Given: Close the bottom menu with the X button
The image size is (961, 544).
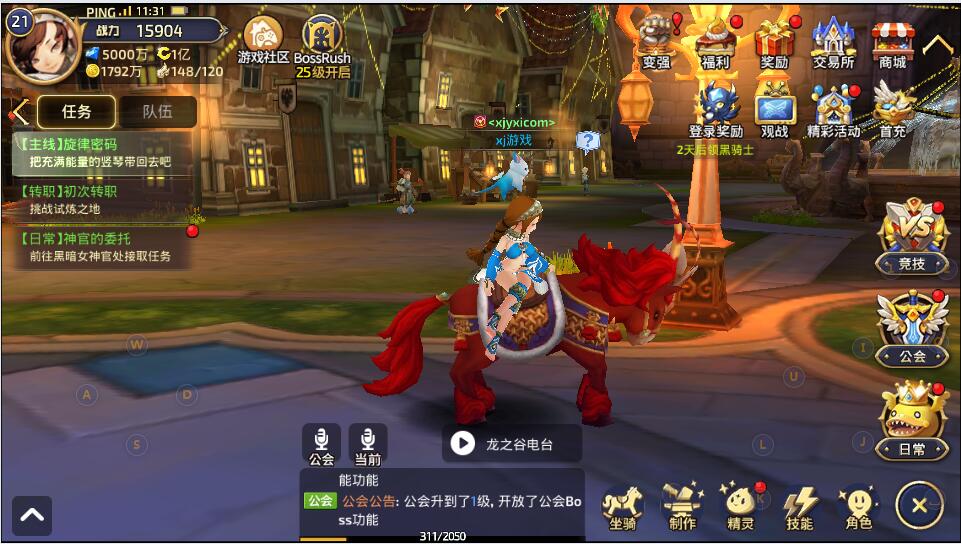Looking at the screenshot, I should [918, 505].
